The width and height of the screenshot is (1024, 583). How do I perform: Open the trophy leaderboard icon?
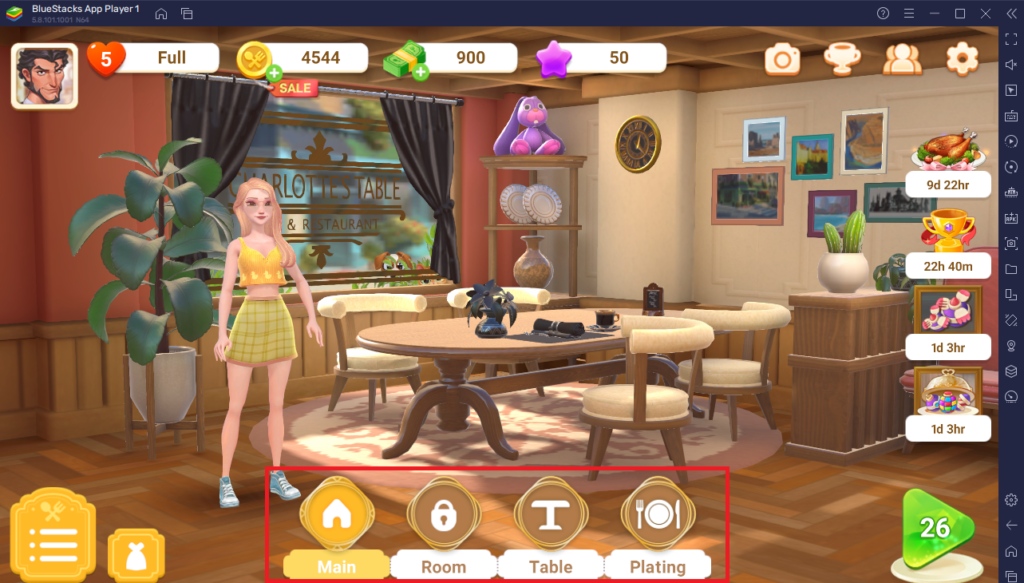click(x=842, y=59)
